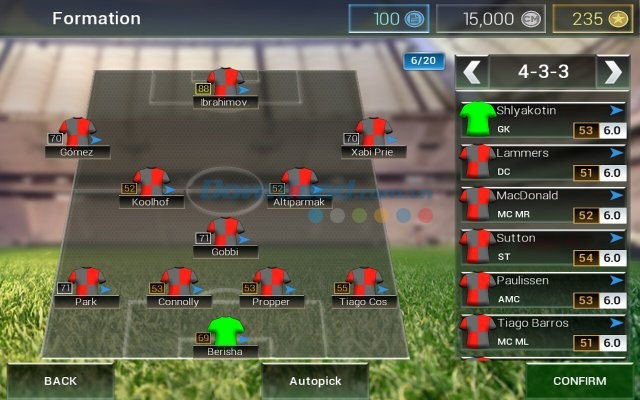
Task: Confirm the formation
Action: tap(579, 381)
